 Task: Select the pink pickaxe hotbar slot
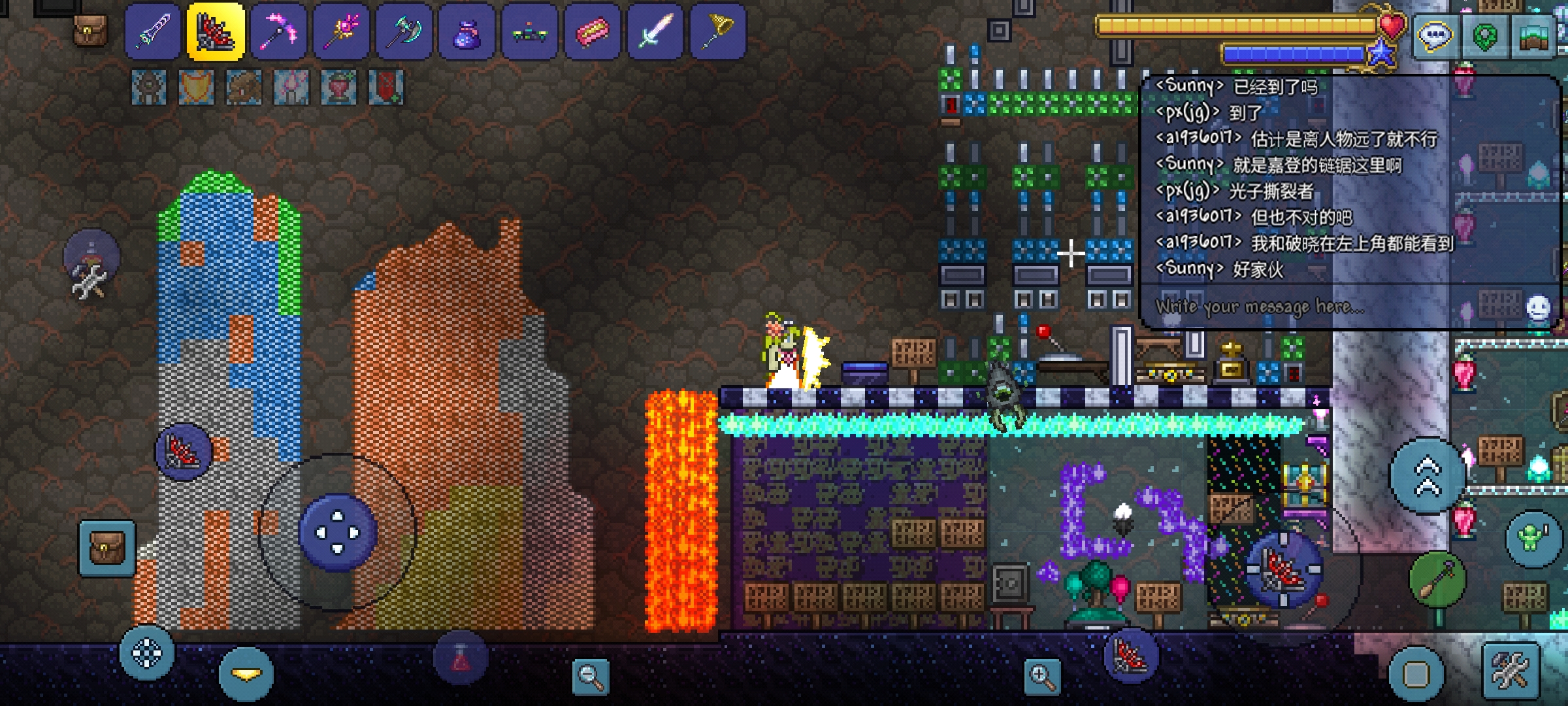[x=278, y=31]
